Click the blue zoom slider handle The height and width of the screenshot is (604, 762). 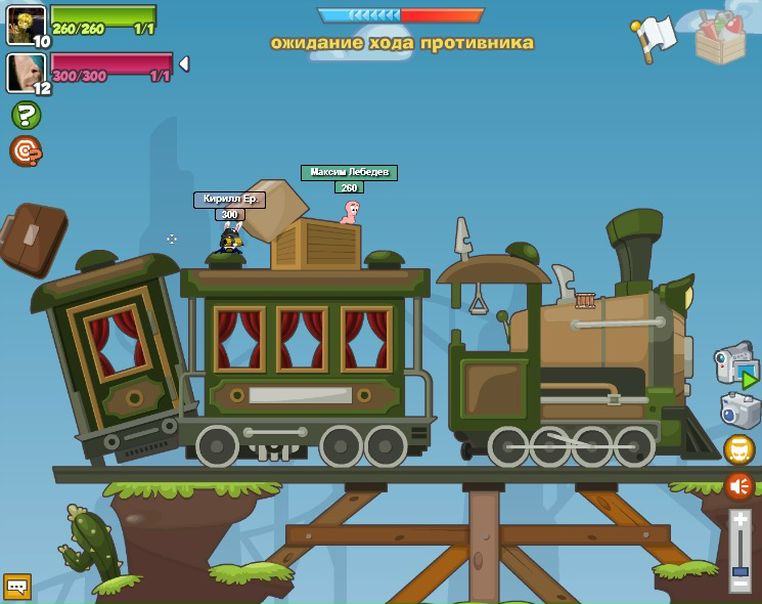point(739,572)
